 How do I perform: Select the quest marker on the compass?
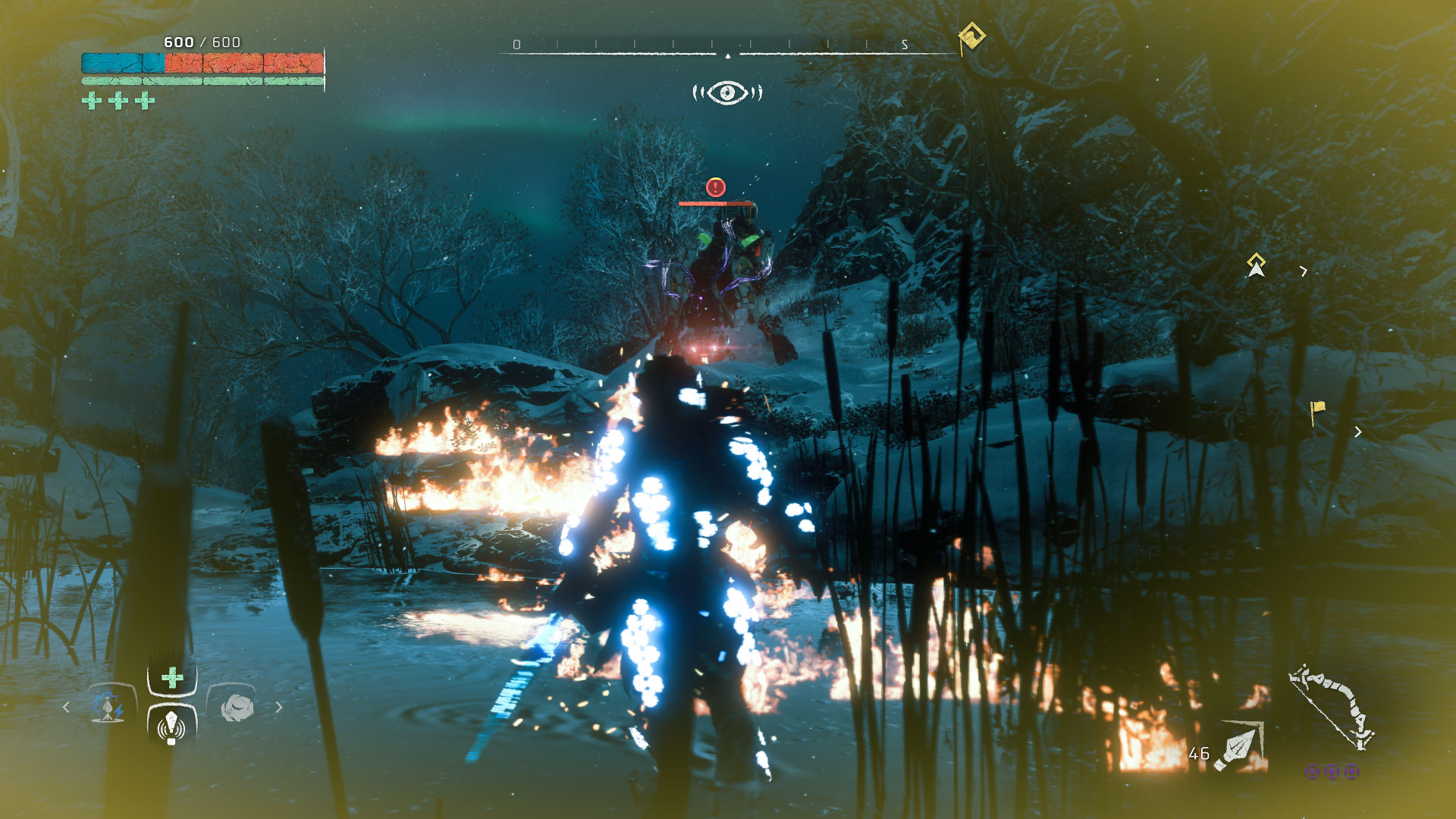pos(971,36)
